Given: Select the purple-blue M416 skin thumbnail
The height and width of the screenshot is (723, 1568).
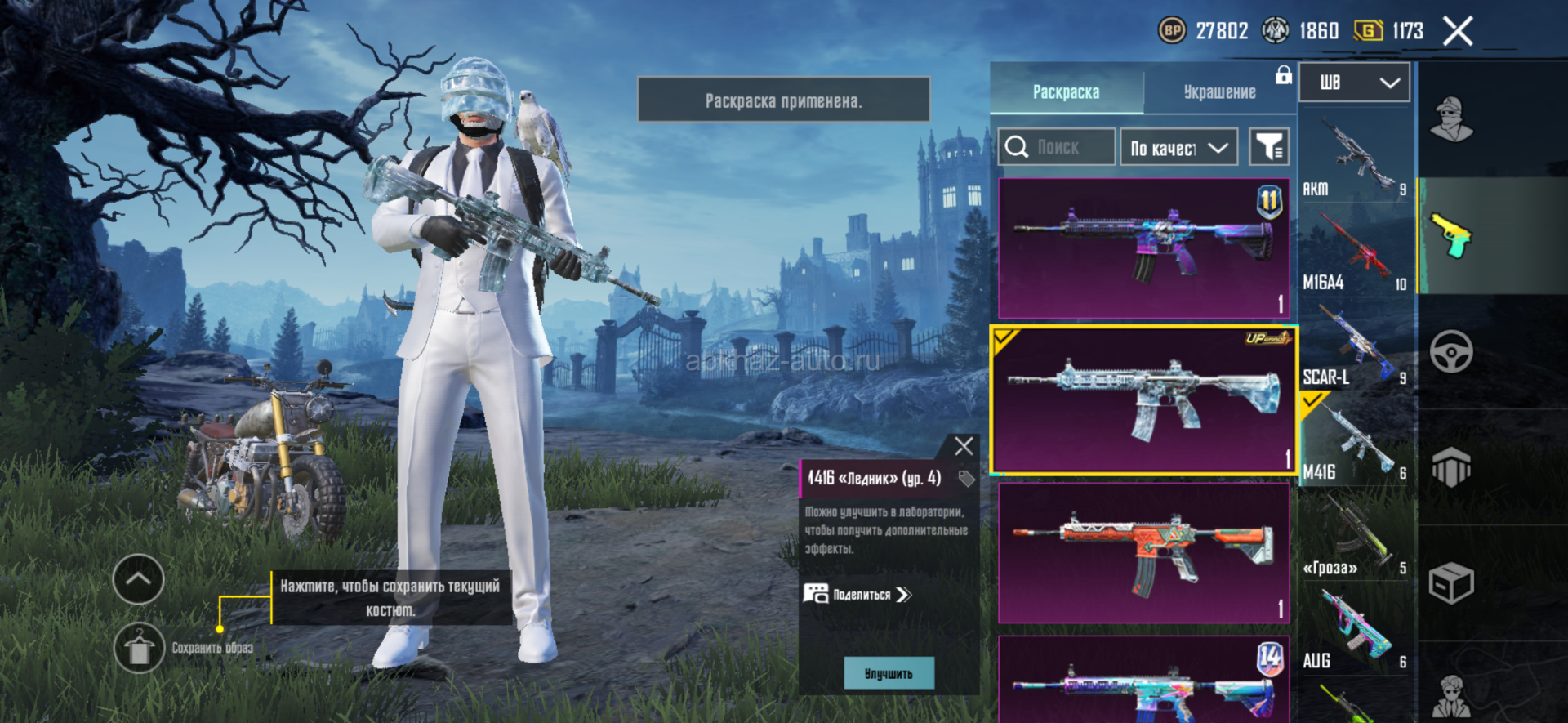Looking at the screenshot, I should (1143, 248).
